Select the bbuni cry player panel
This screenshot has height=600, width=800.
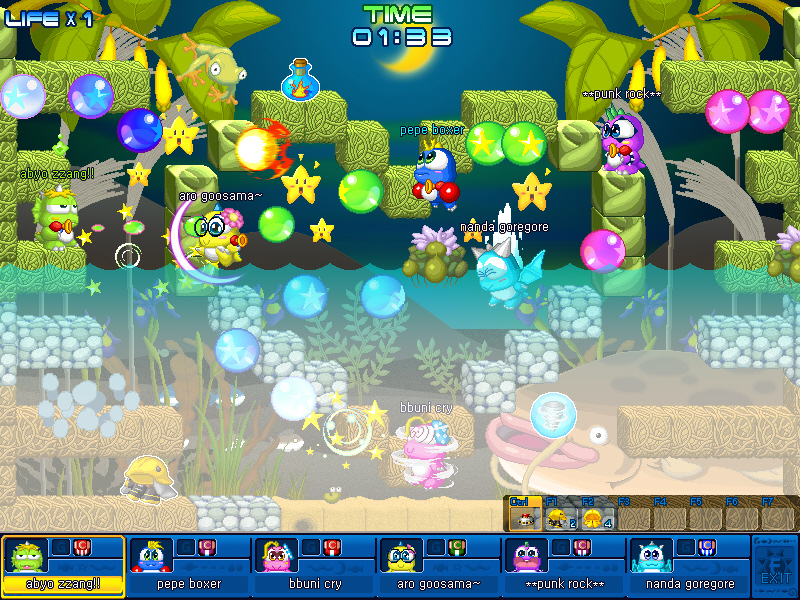click(313, 567)
